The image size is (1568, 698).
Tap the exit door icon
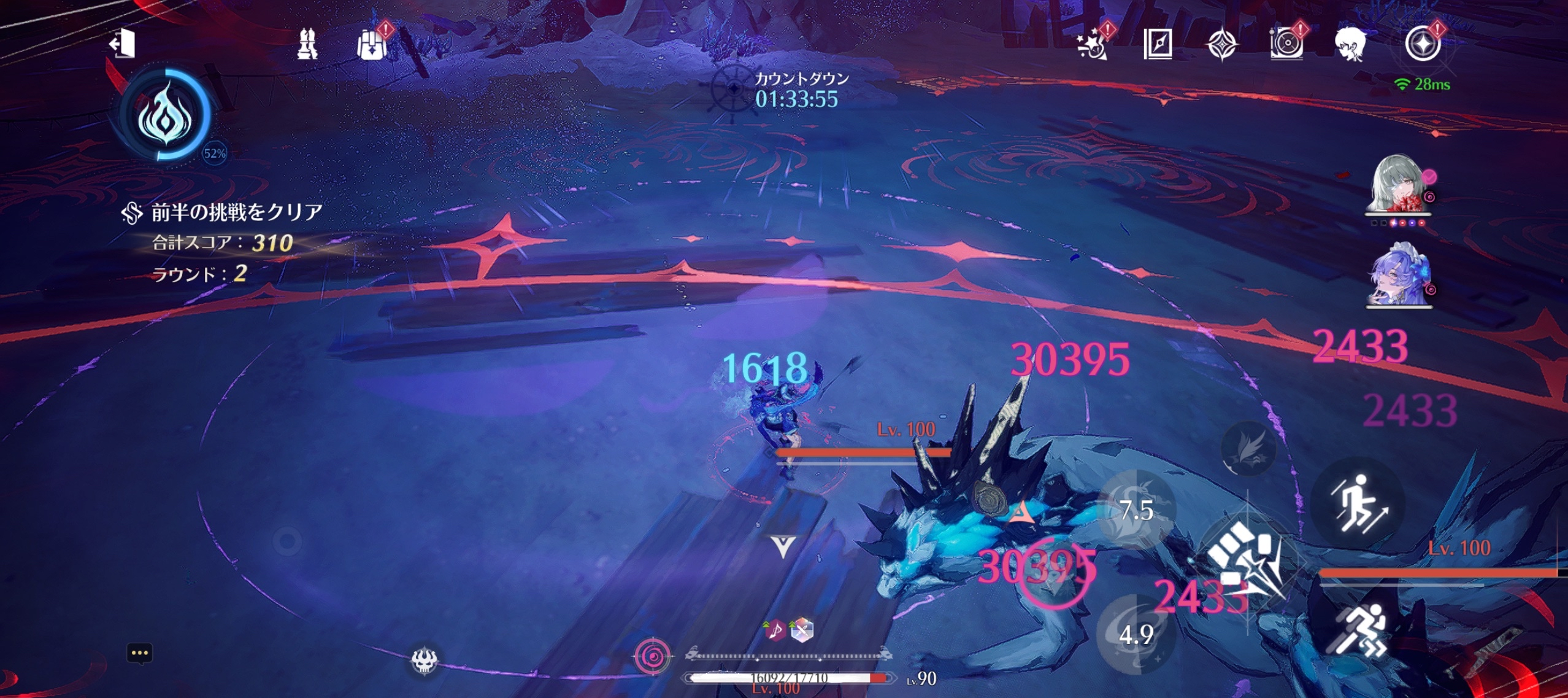pos(123,44)
